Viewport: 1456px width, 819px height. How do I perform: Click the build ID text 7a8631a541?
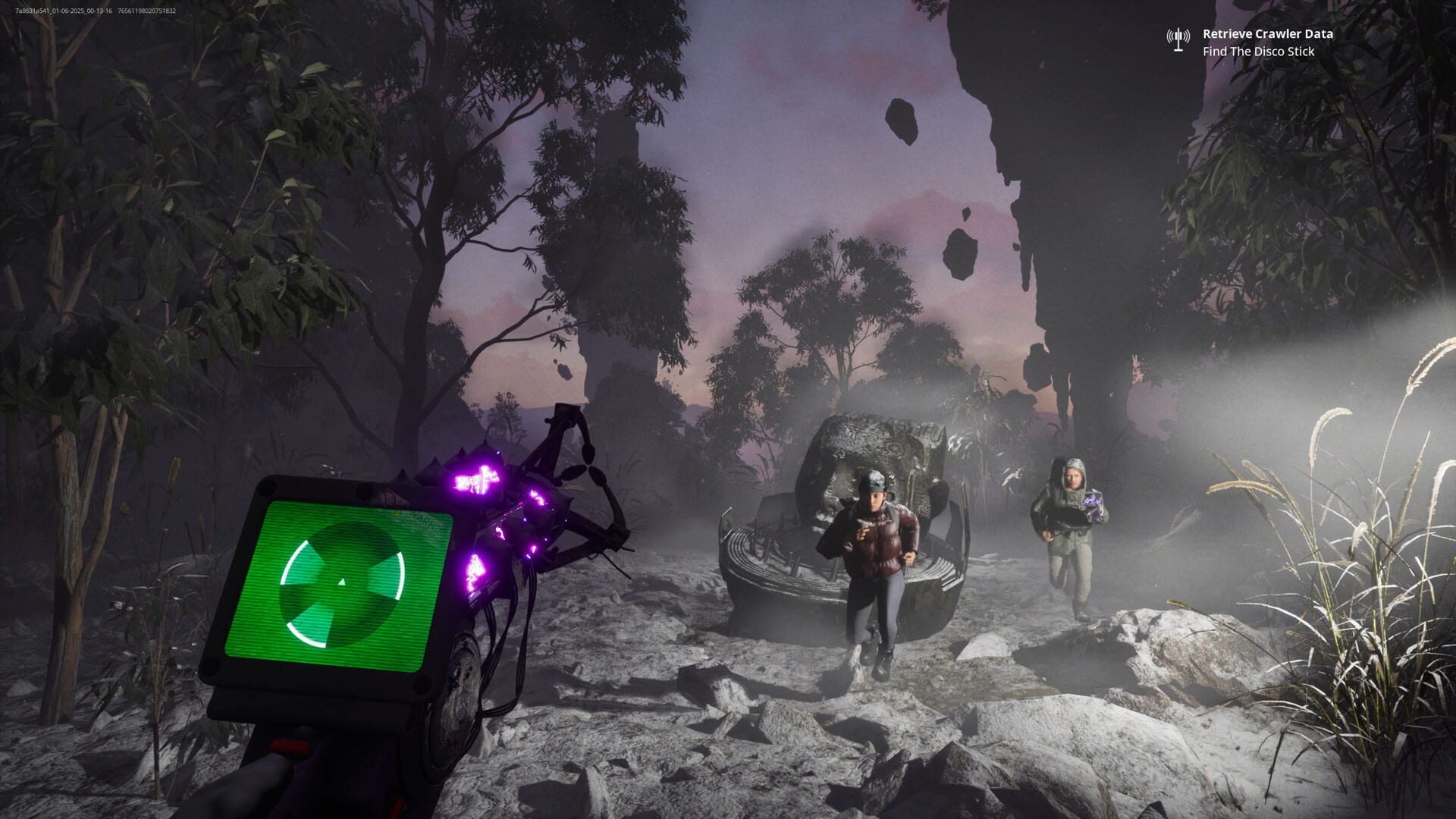click(x=30, y=11)
